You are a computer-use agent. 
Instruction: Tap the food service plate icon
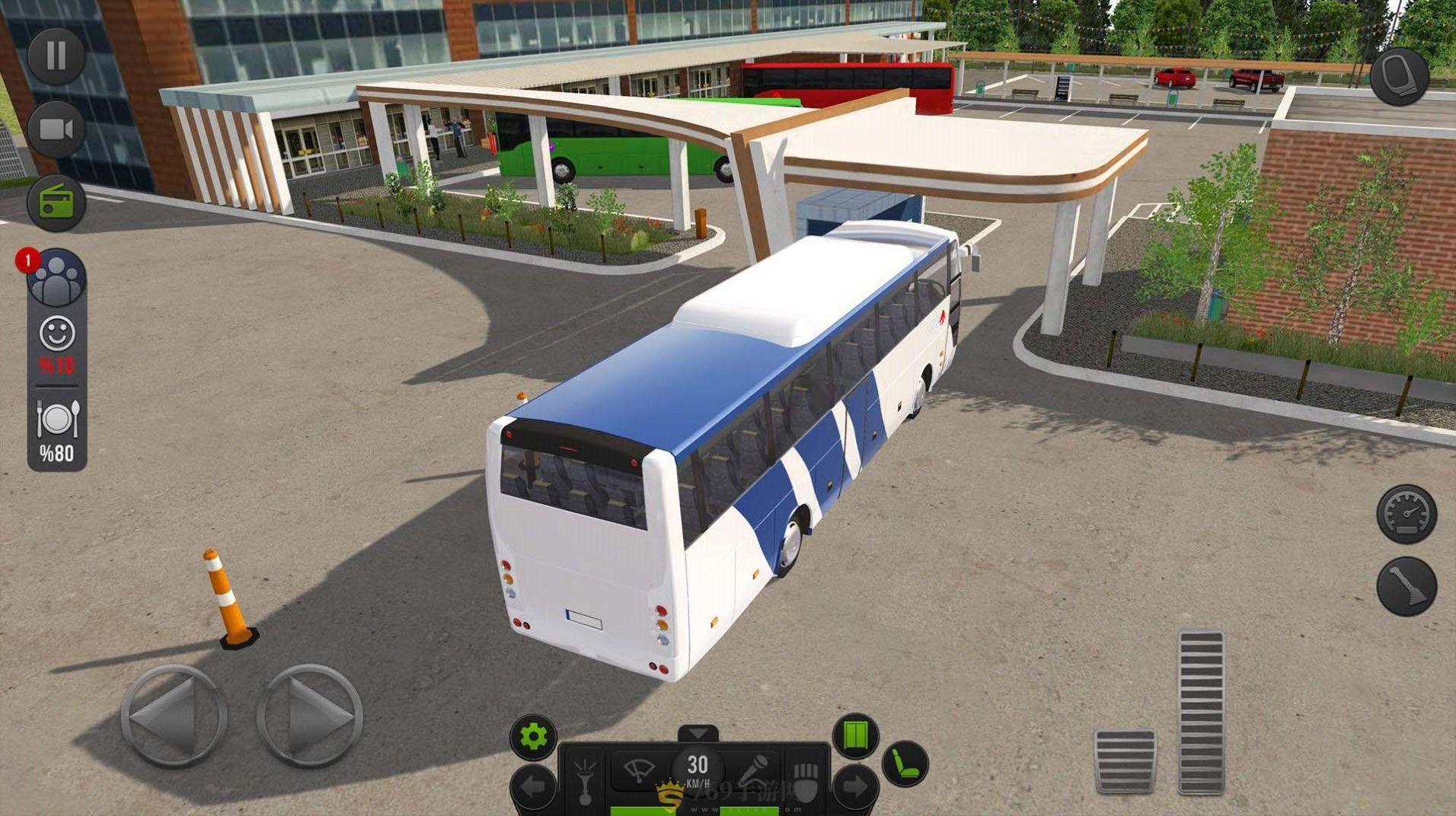click(x=57, y=419)
